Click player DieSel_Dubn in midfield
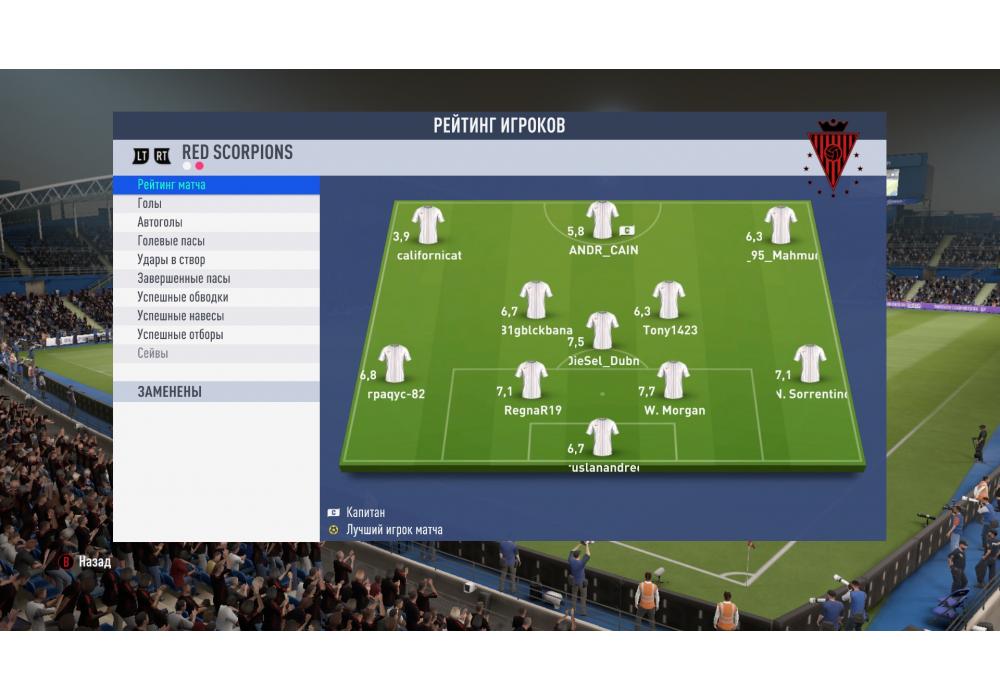This screenshot has height=700, width=1000. [602, 331]
